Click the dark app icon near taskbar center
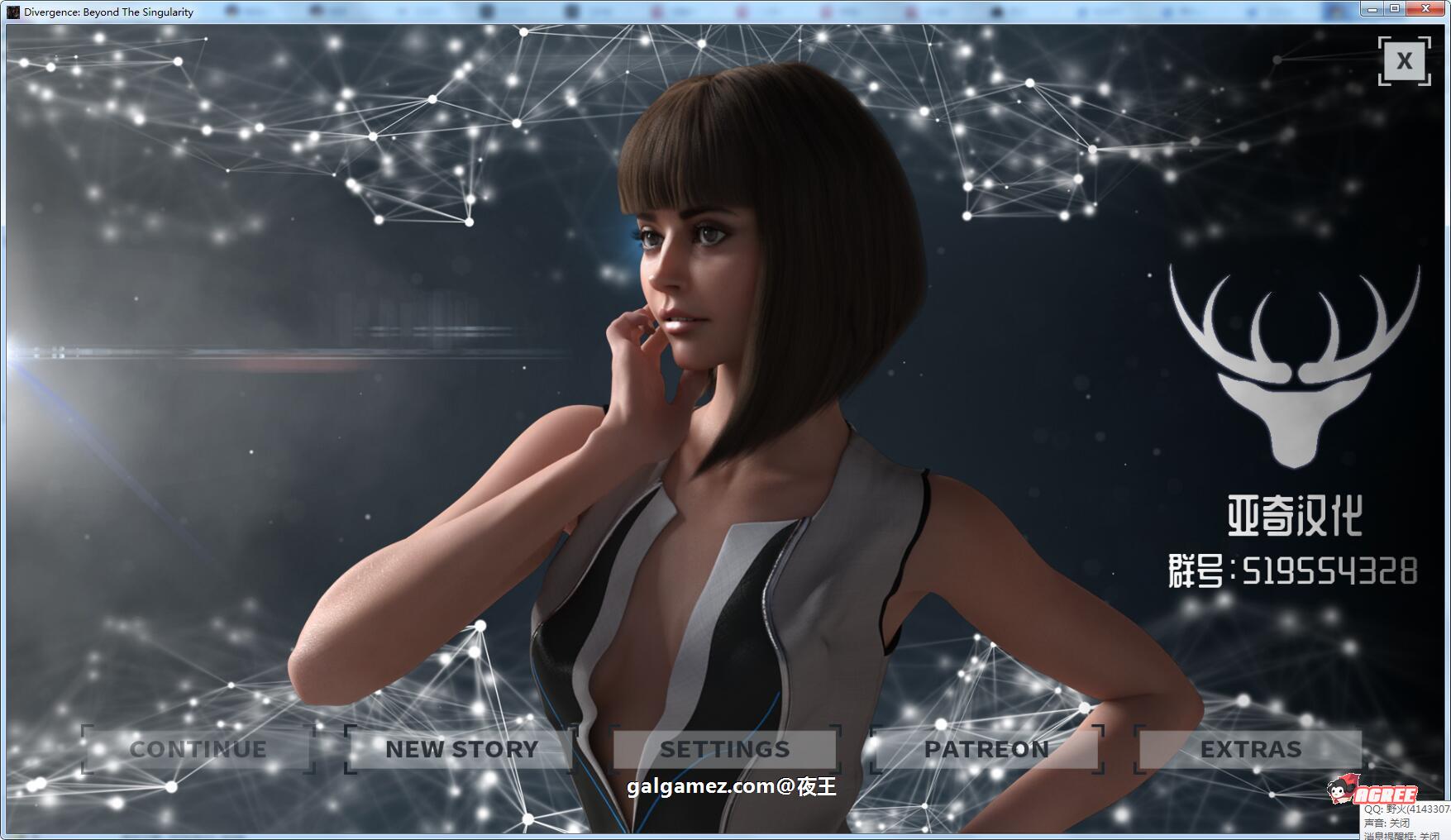The image size is (1451, 840). pyautogui.click(x=569, y=10)
